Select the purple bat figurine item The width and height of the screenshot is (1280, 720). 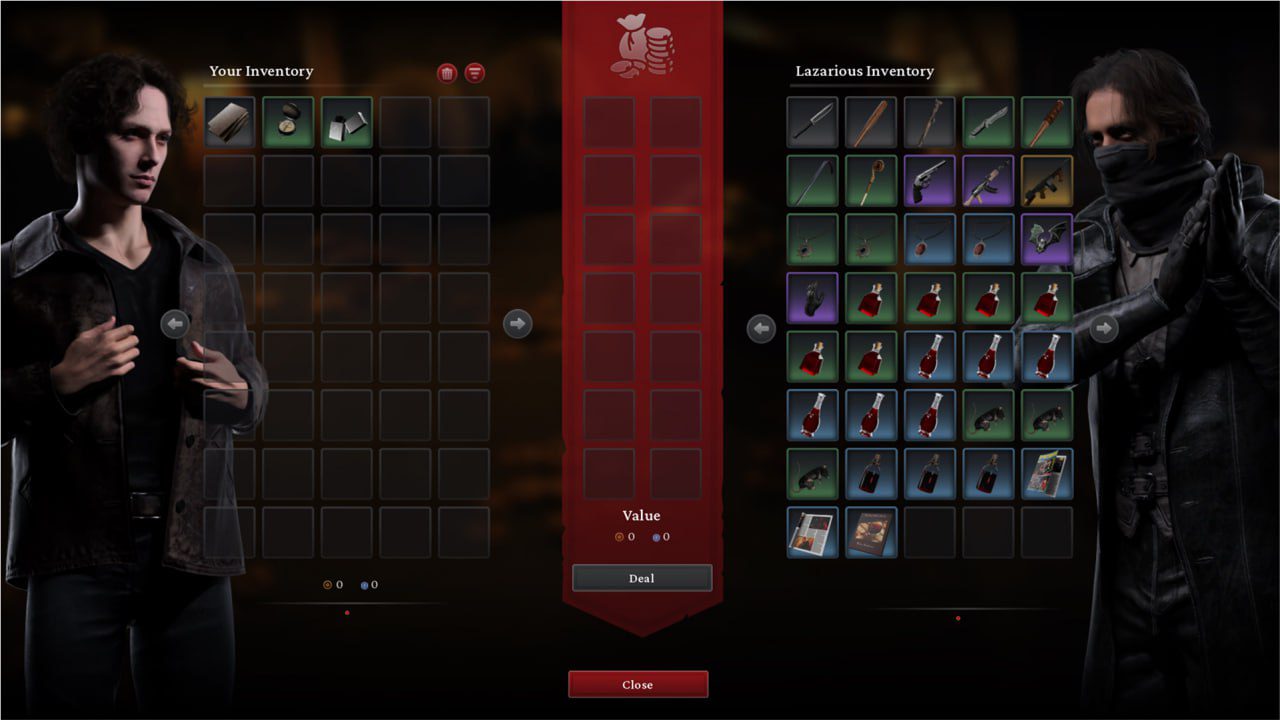(1046, 238)
